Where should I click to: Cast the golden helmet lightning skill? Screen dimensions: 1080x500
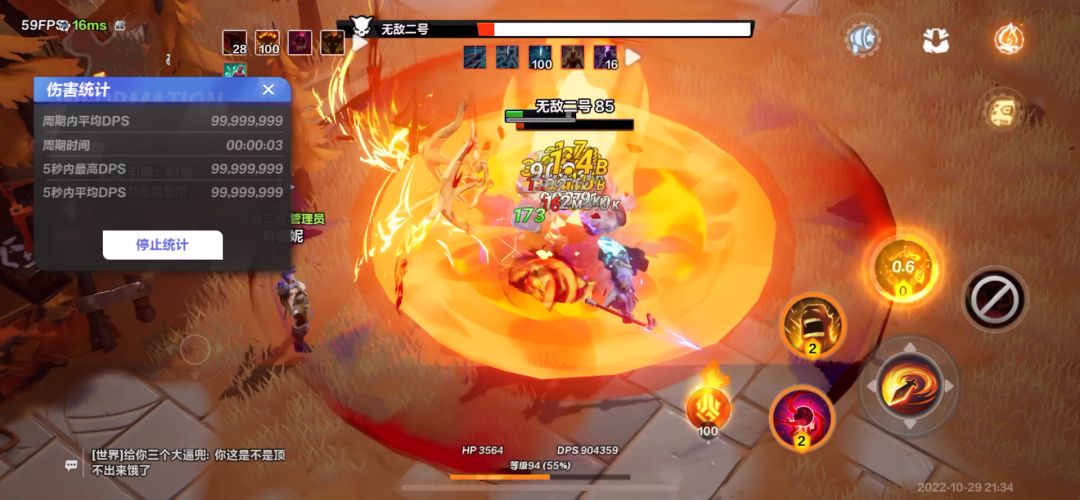click(812, 326)
